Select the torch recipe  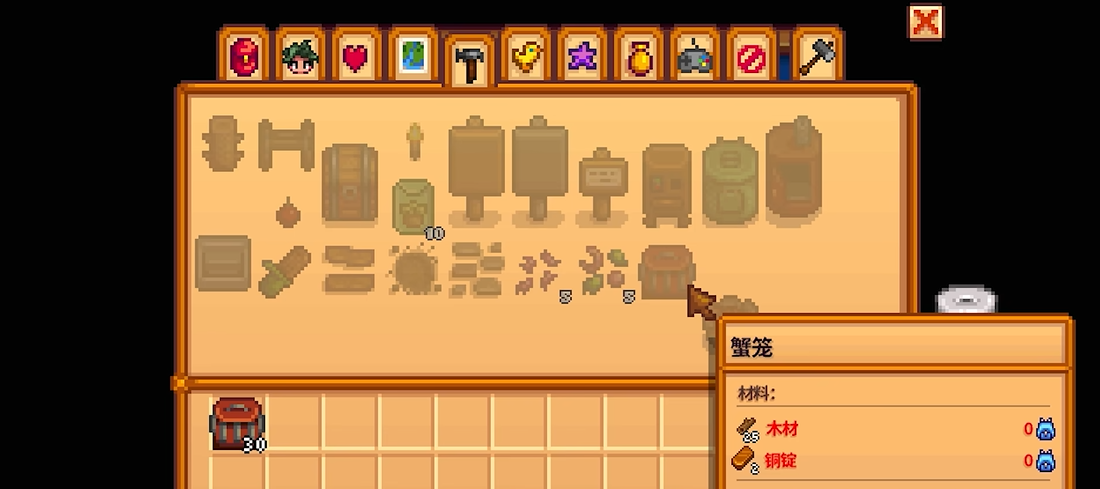click(x=413, y=143)
